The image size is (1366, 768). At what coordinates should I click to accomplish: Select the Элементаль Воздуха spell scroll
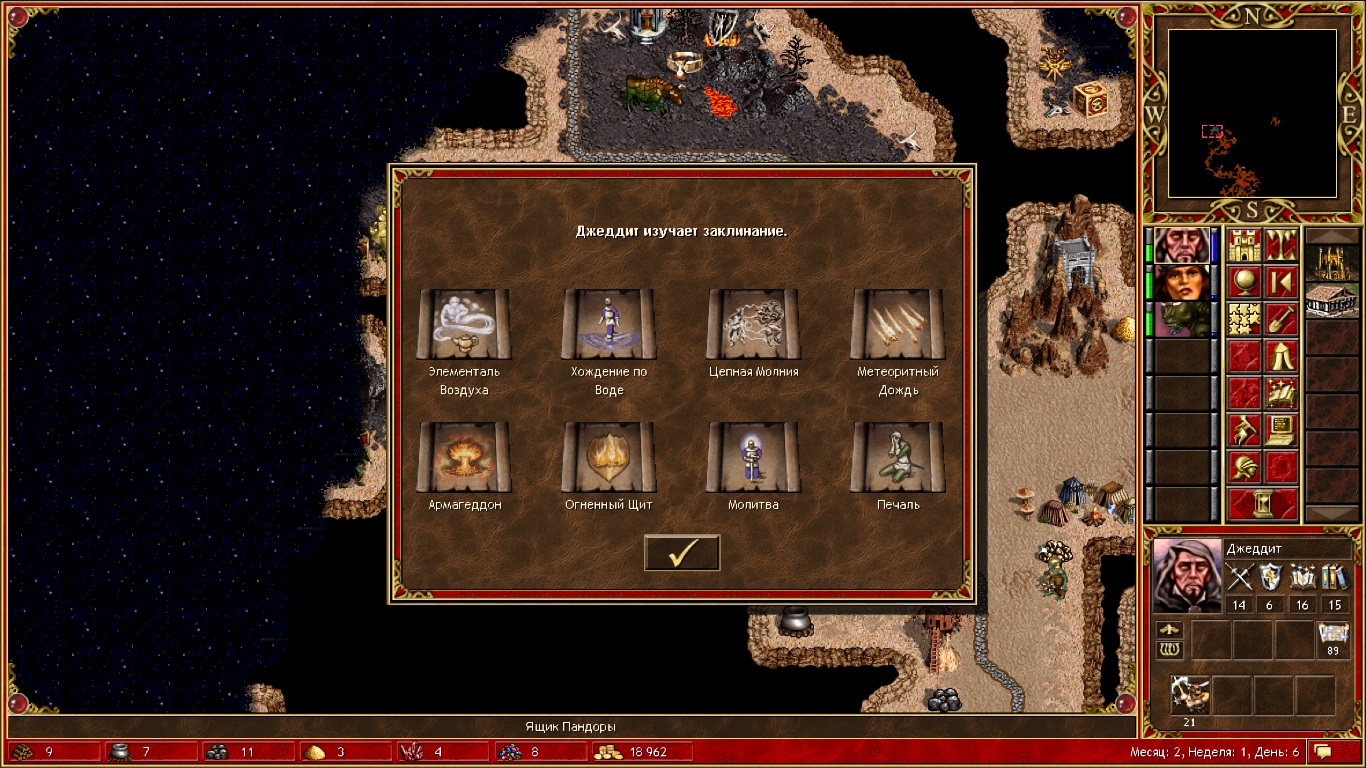click(x=463, y=325)
